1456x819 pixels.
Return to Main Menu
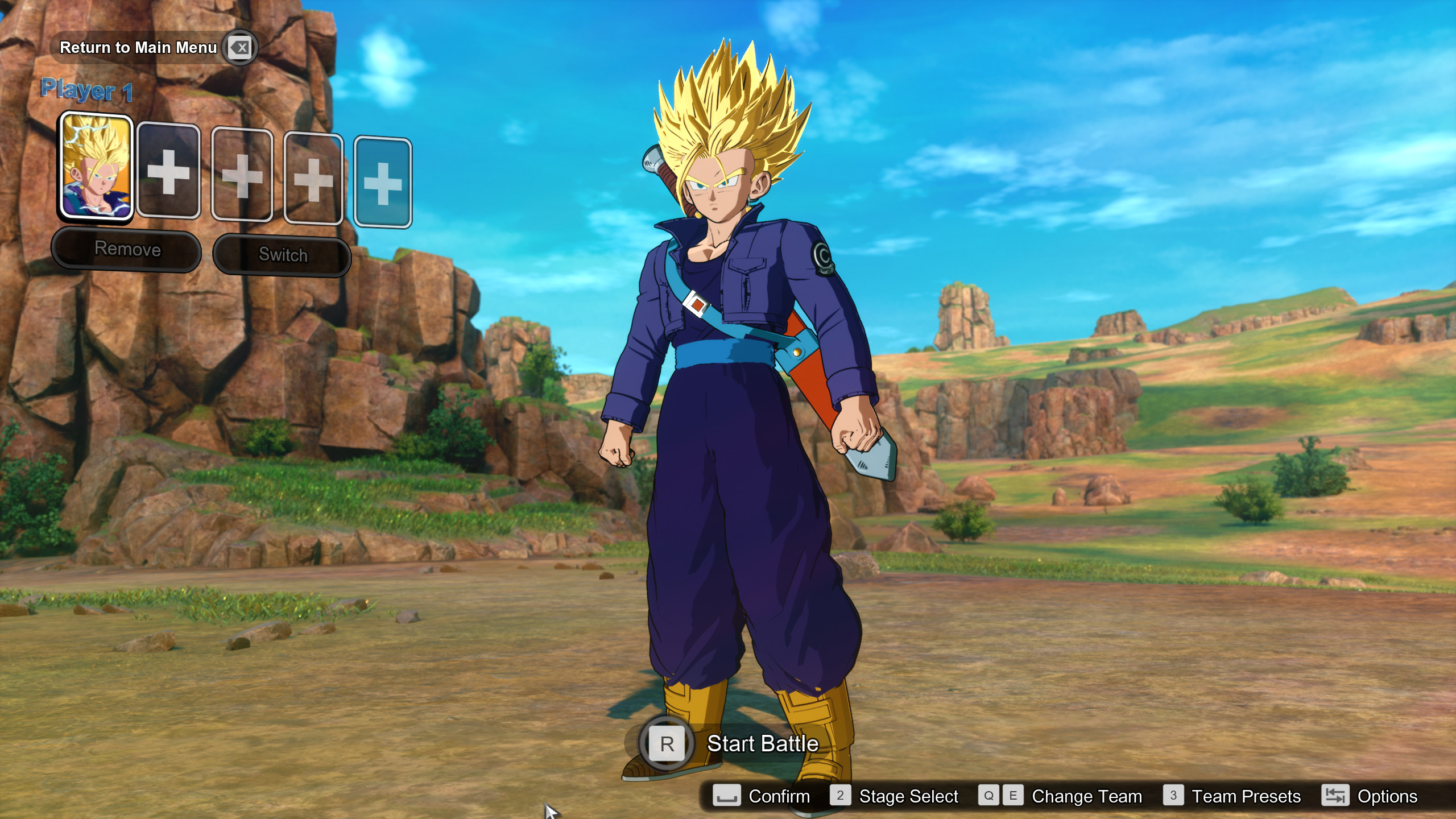pos(138,48)
